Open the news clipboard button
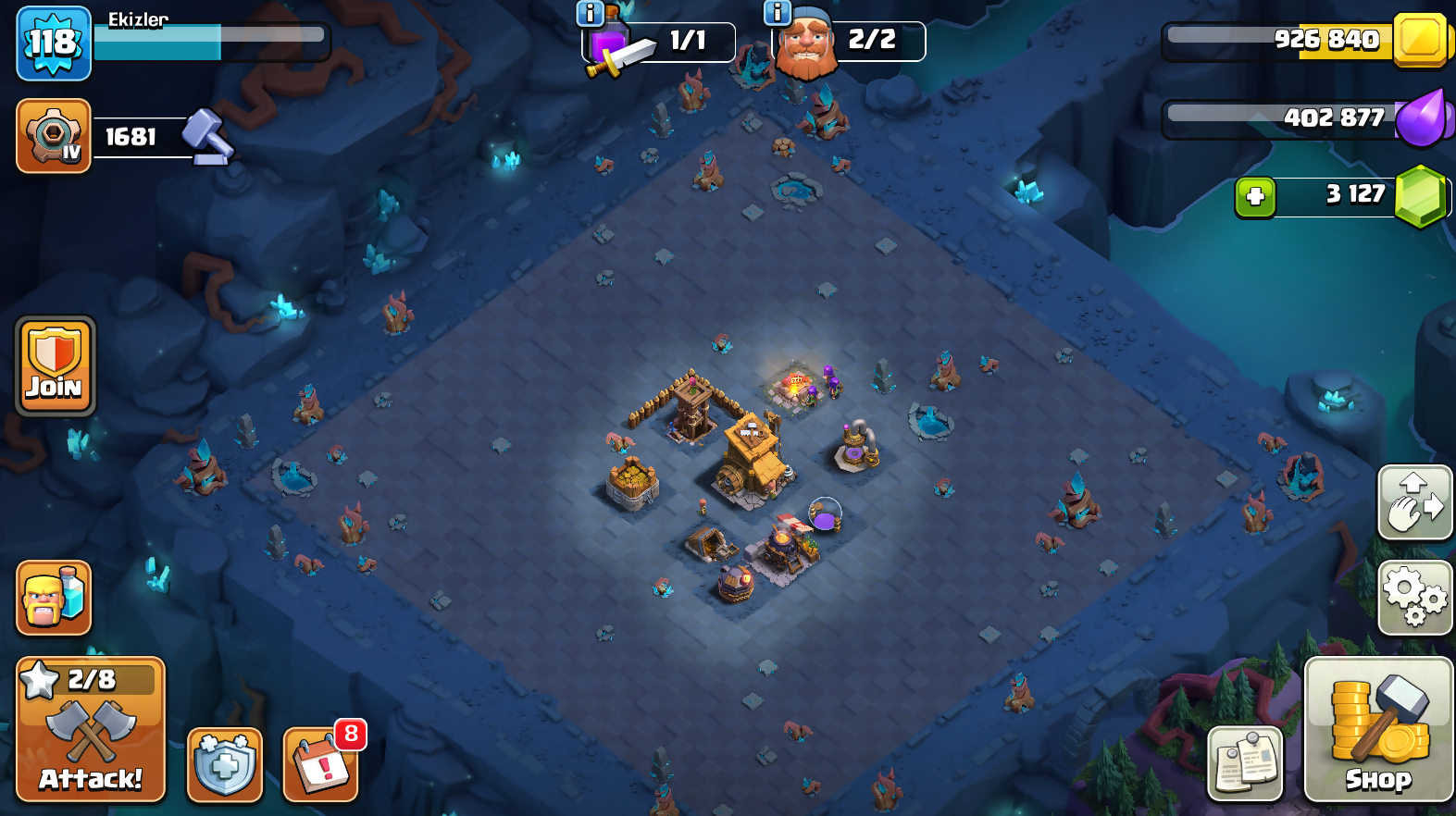The width and height of the screenshot is (1456, 816). [x=1245, y=763]
